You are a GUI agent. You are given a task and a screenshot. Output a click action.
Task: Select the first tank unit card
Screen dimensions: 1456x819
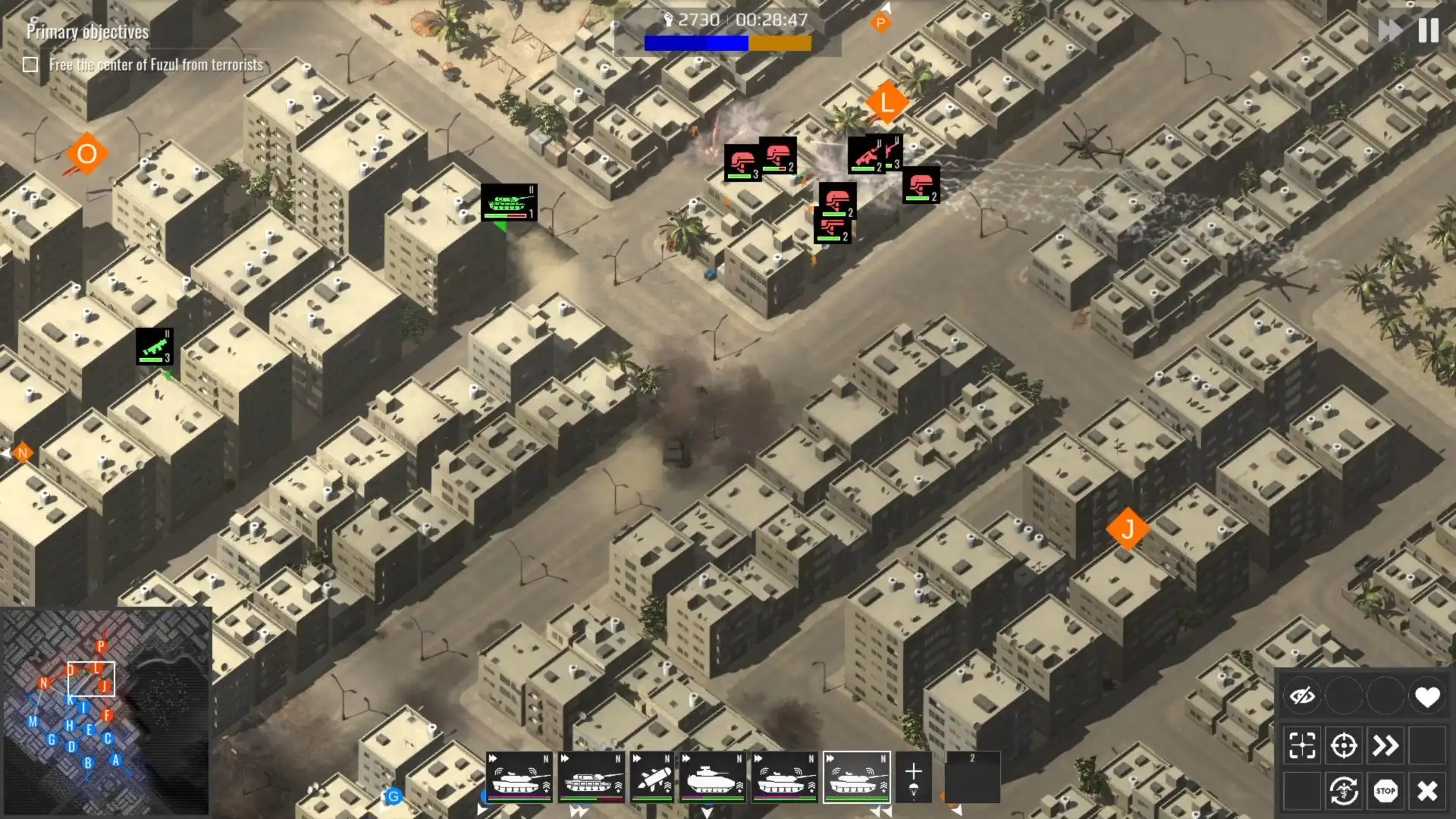520,777
